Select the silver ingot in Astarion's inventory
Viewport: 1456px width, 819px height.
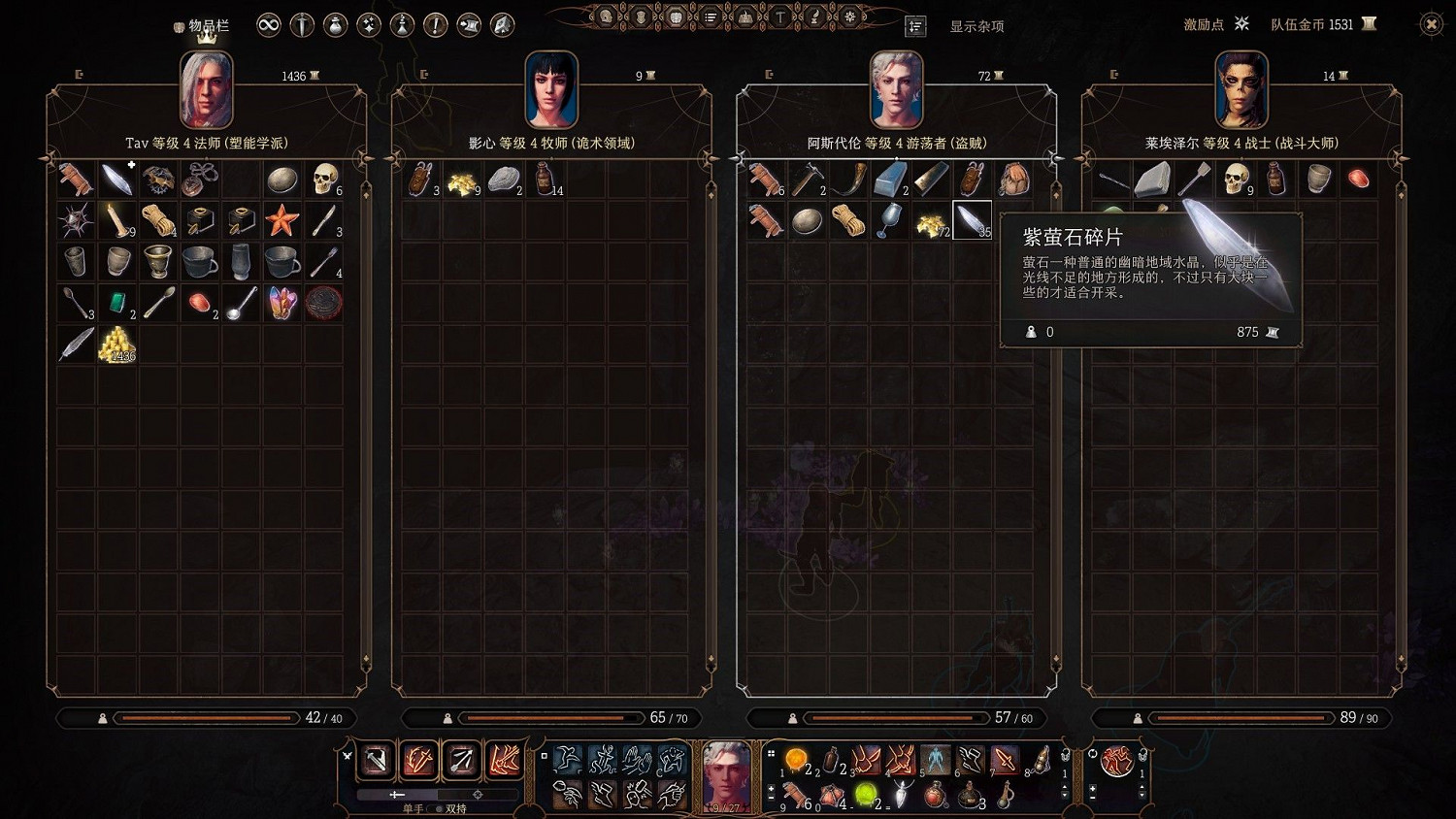click(x=888, y=179)
